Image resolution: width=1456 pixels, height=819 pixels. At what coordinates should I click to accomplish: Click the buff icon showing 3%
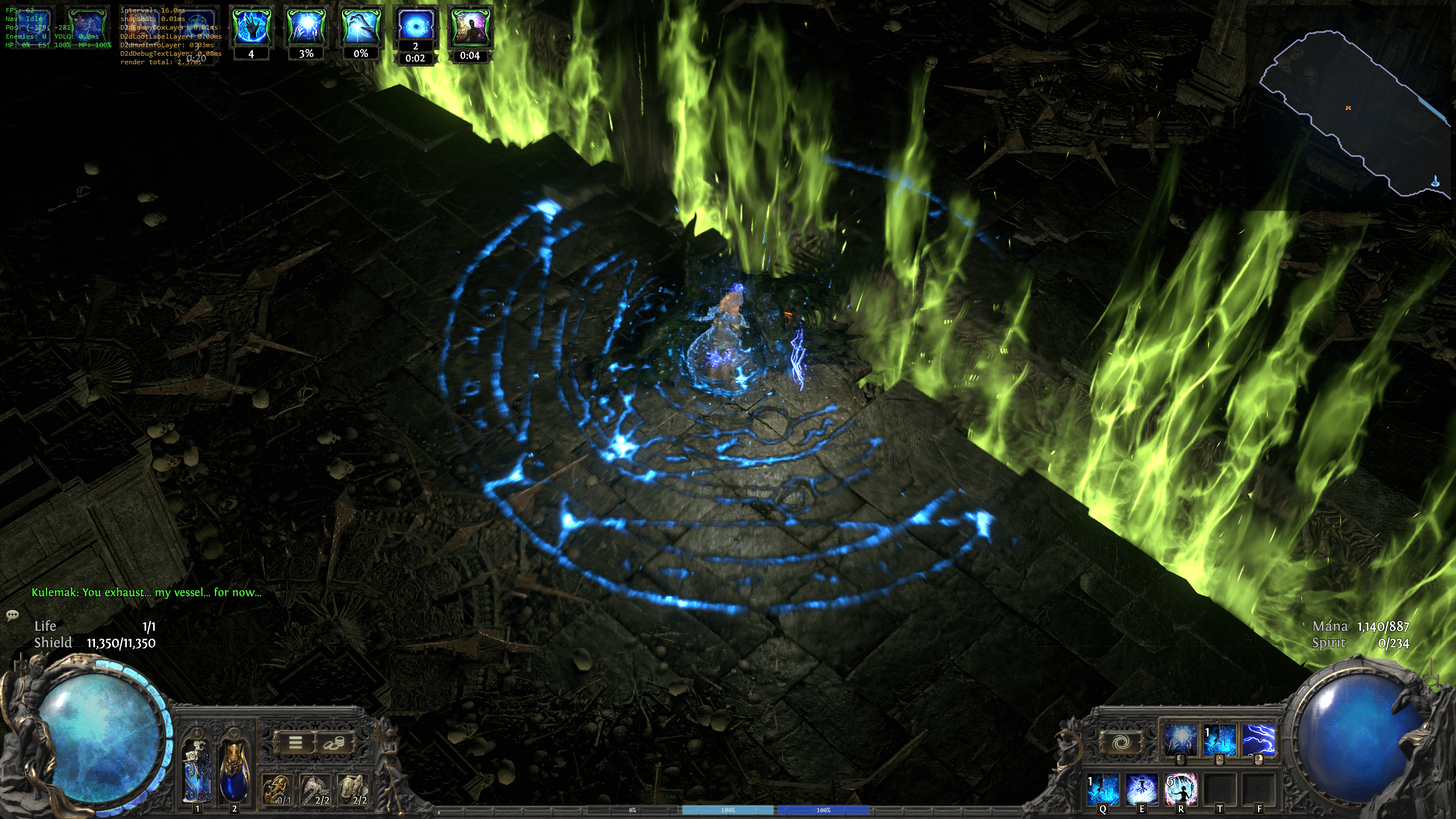tap(306, 27)
